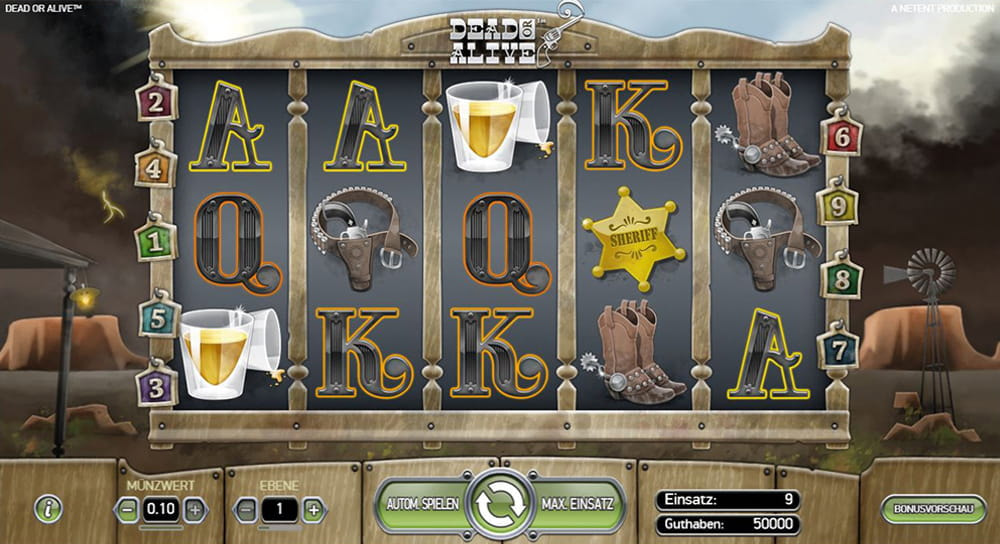Set the maximum bet with Max. Einsatz
This screenshot has width=1000, height=544.
577,505
